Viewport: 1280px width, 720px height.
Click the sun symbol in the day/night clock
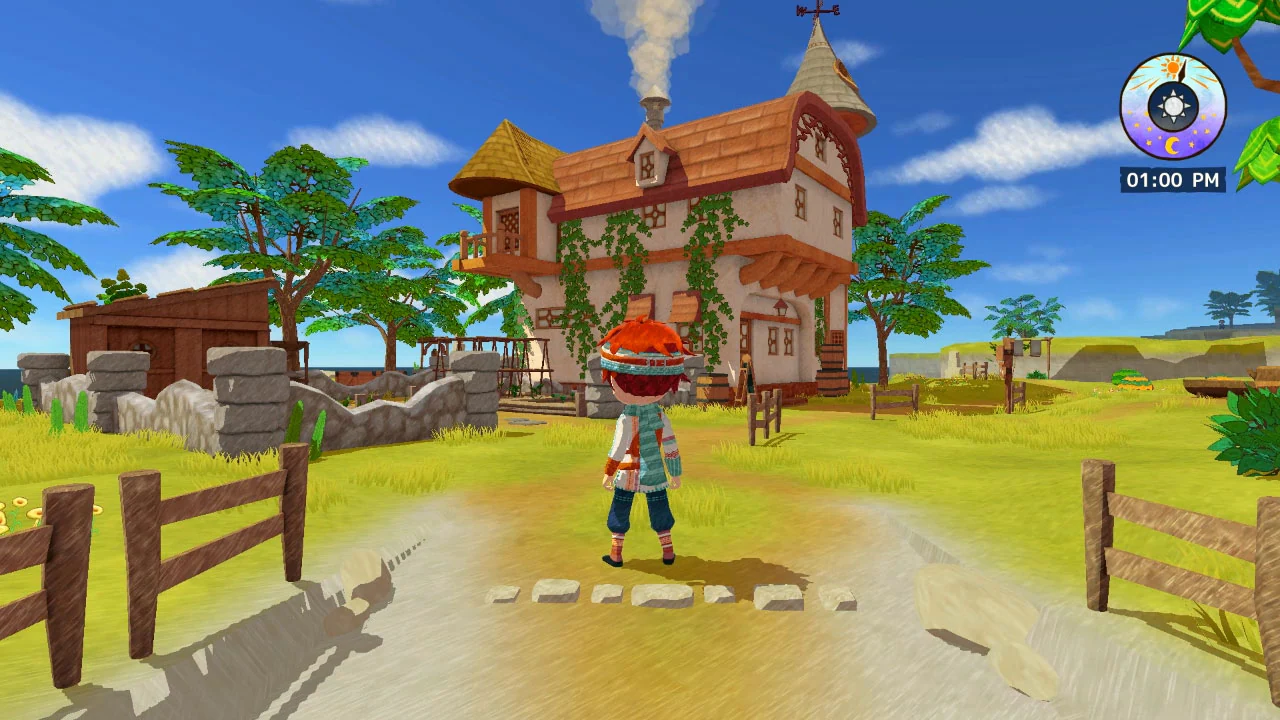click(1172, 68)
